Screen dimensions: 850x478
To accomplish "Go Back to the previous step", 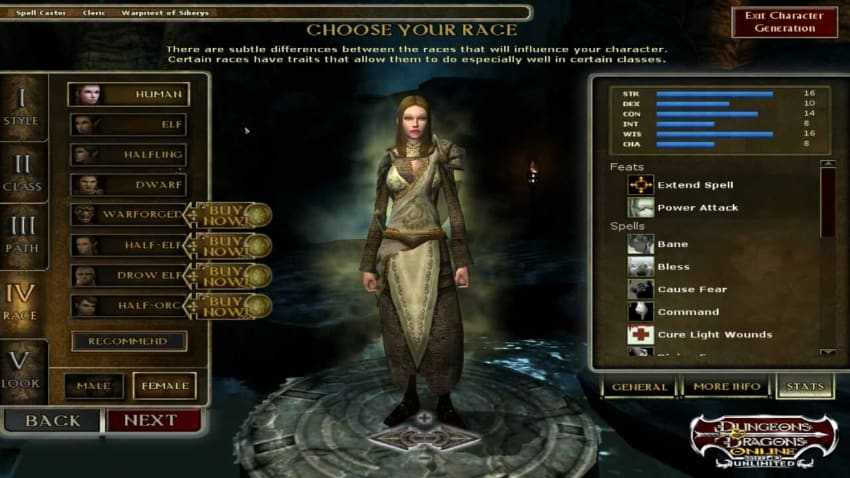I will (x=52, y=420).
